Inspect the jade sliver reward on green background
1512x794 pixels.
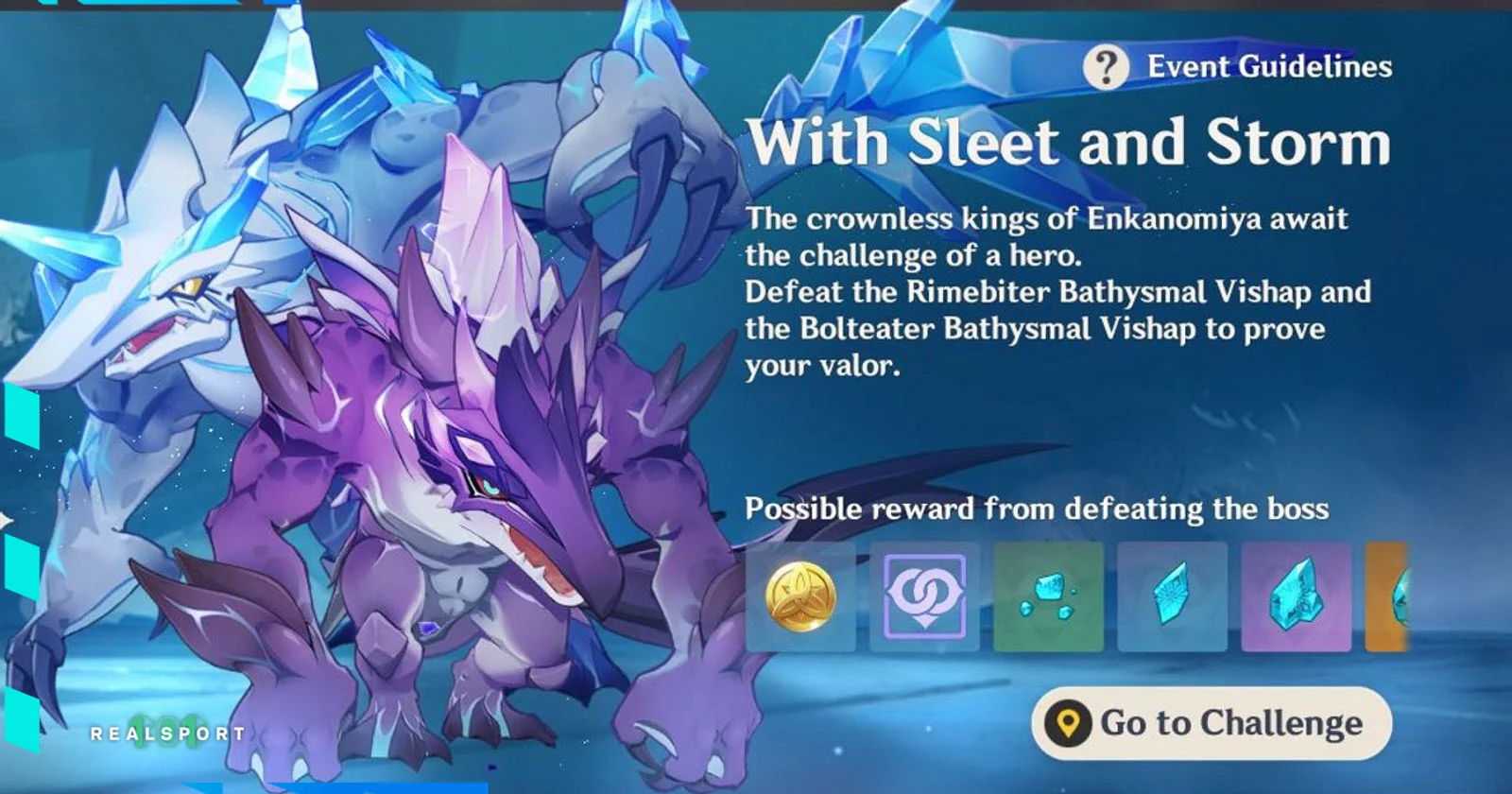pos(1048,596)
